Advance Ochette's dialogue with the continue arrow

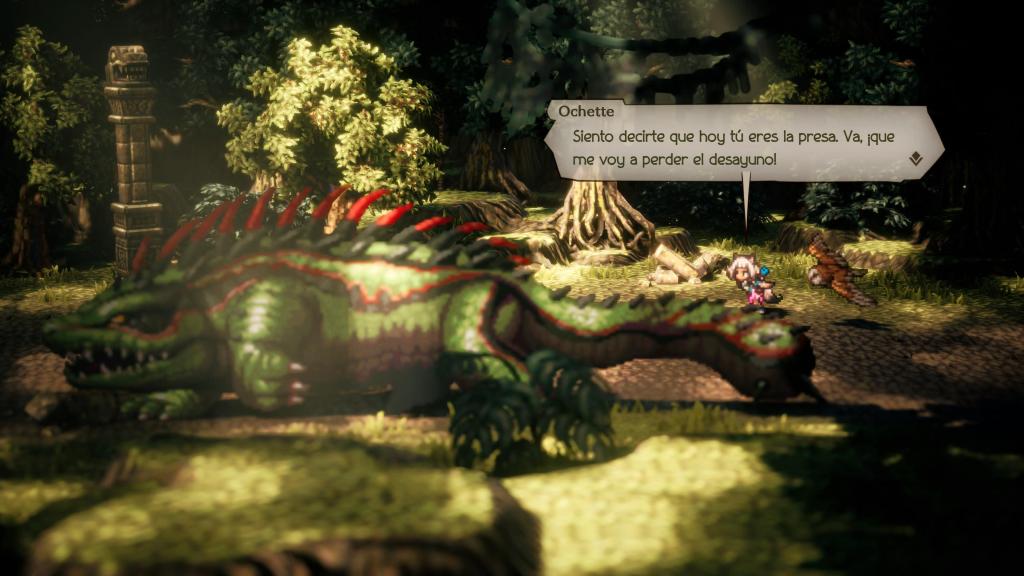coord(915,158)
